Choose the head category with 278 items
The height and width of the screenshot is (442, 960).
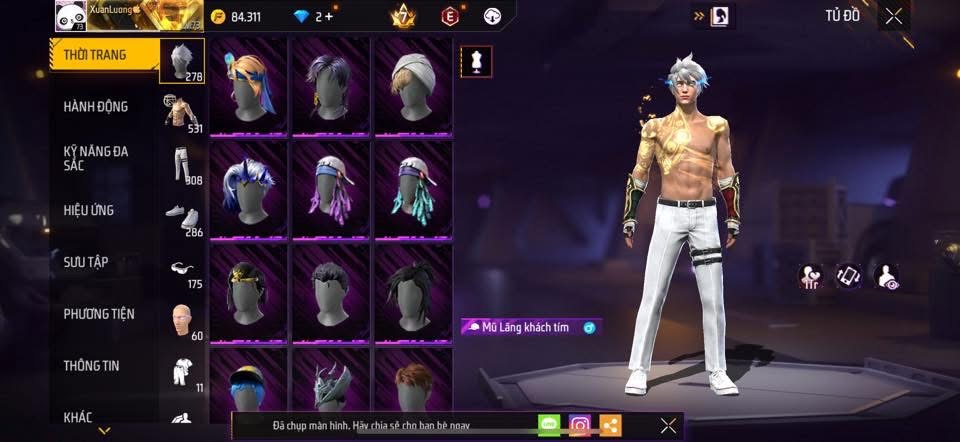point(182,60)
